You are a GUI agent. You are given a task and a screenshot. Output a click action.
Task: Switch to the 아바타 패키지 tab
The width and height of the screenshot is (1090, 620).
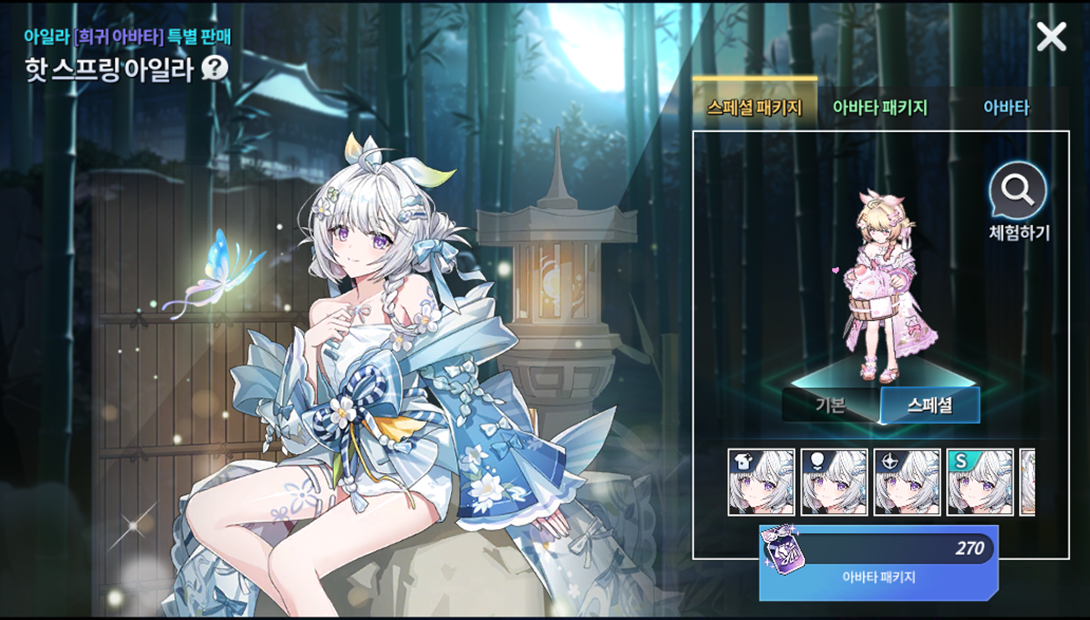[x=880, y=107]
